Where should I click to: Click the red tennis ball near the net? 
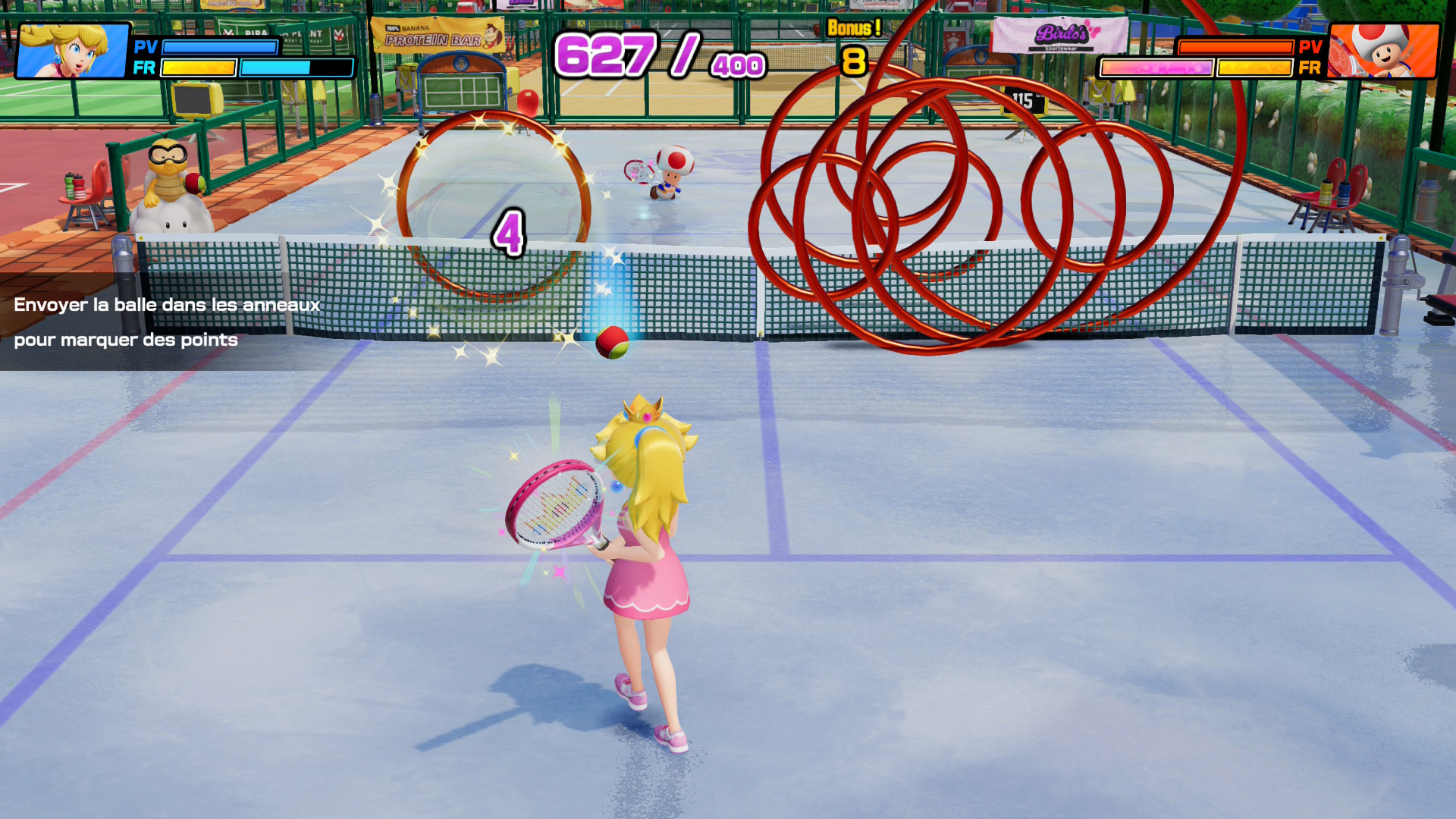click(x=611, y=343)
